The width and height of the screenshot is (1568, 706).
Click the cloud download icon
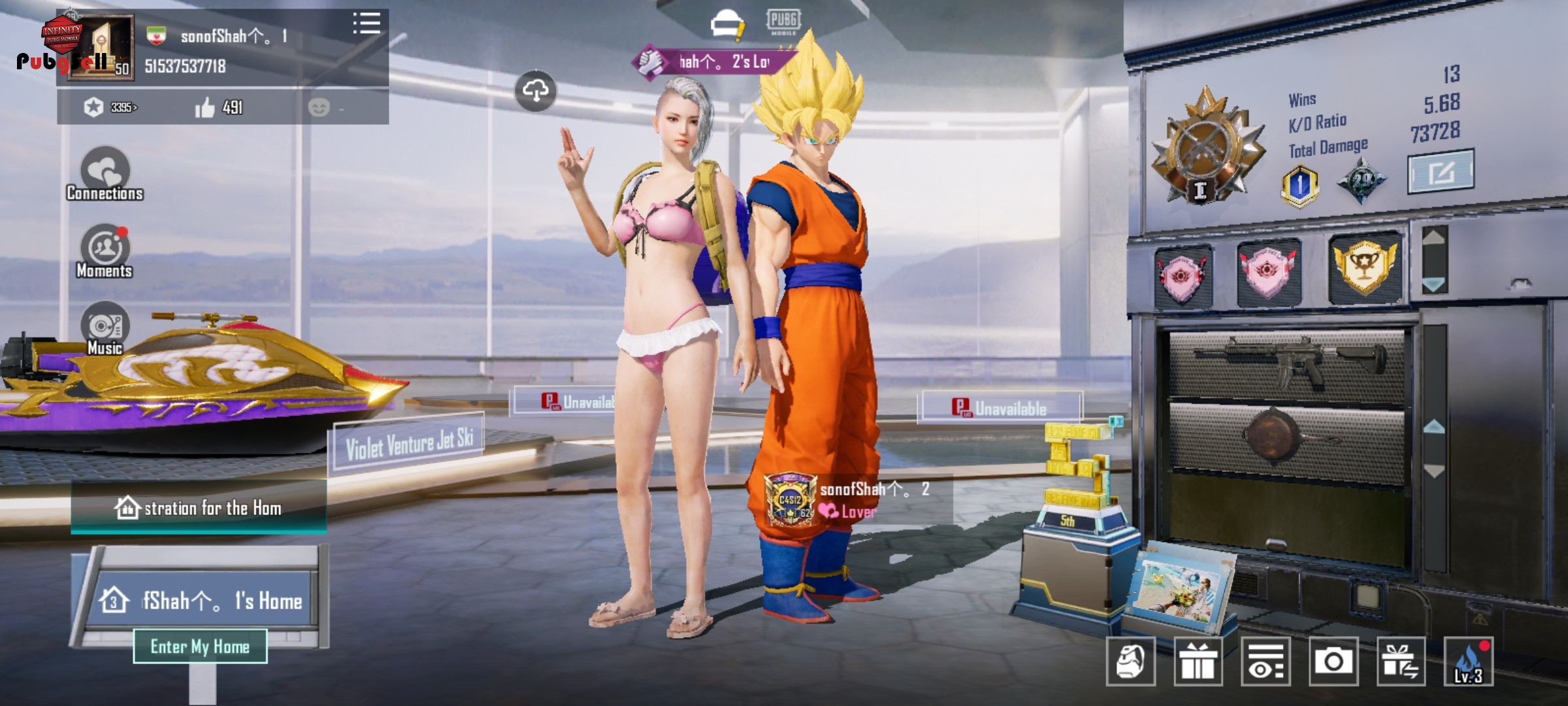coord(536,91)
